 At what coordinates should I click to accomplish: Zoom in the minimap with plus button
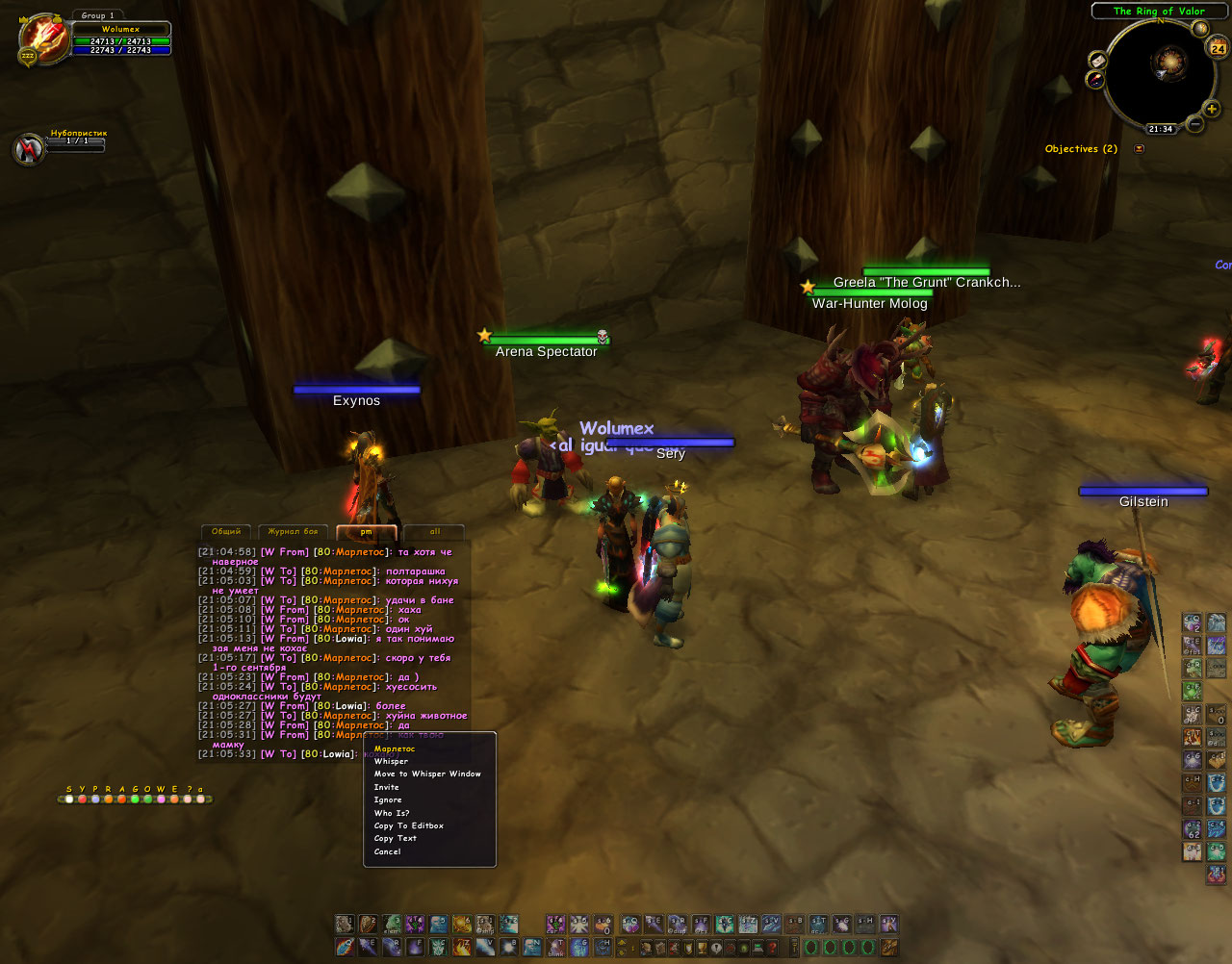1211,109
